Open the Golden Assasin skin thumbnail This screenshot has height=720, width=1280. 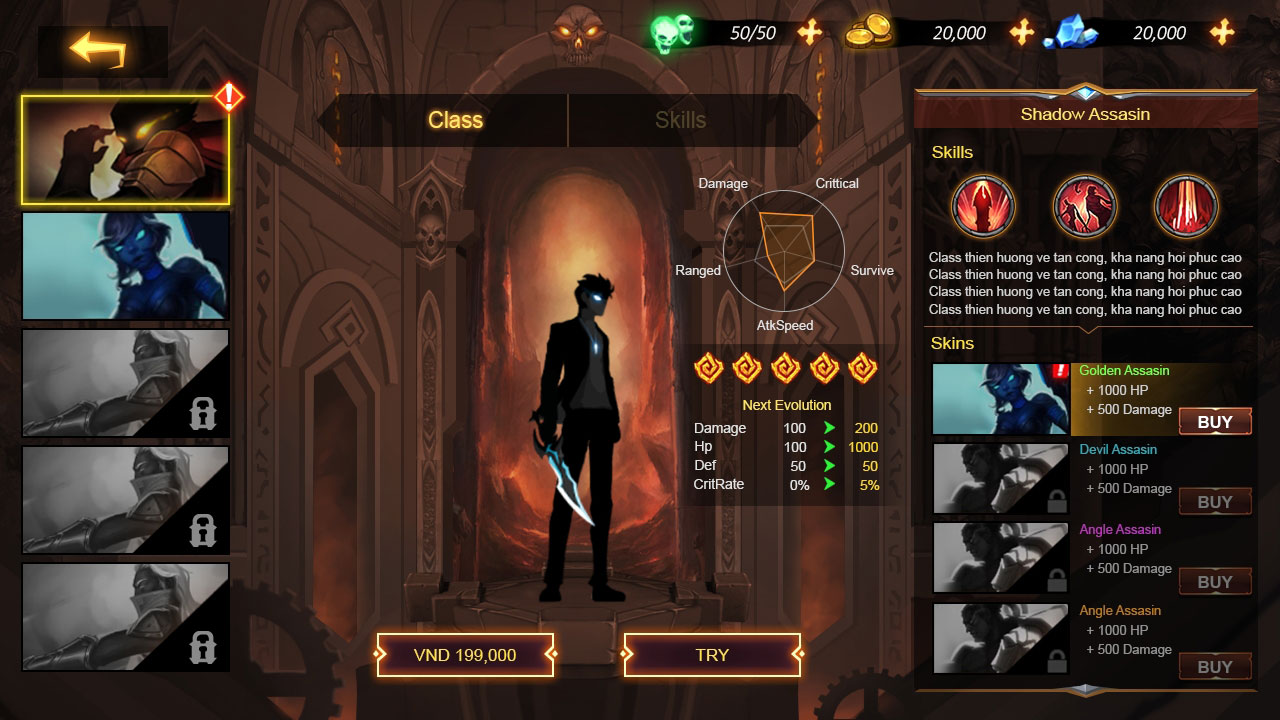click(x=1000, y=399)
